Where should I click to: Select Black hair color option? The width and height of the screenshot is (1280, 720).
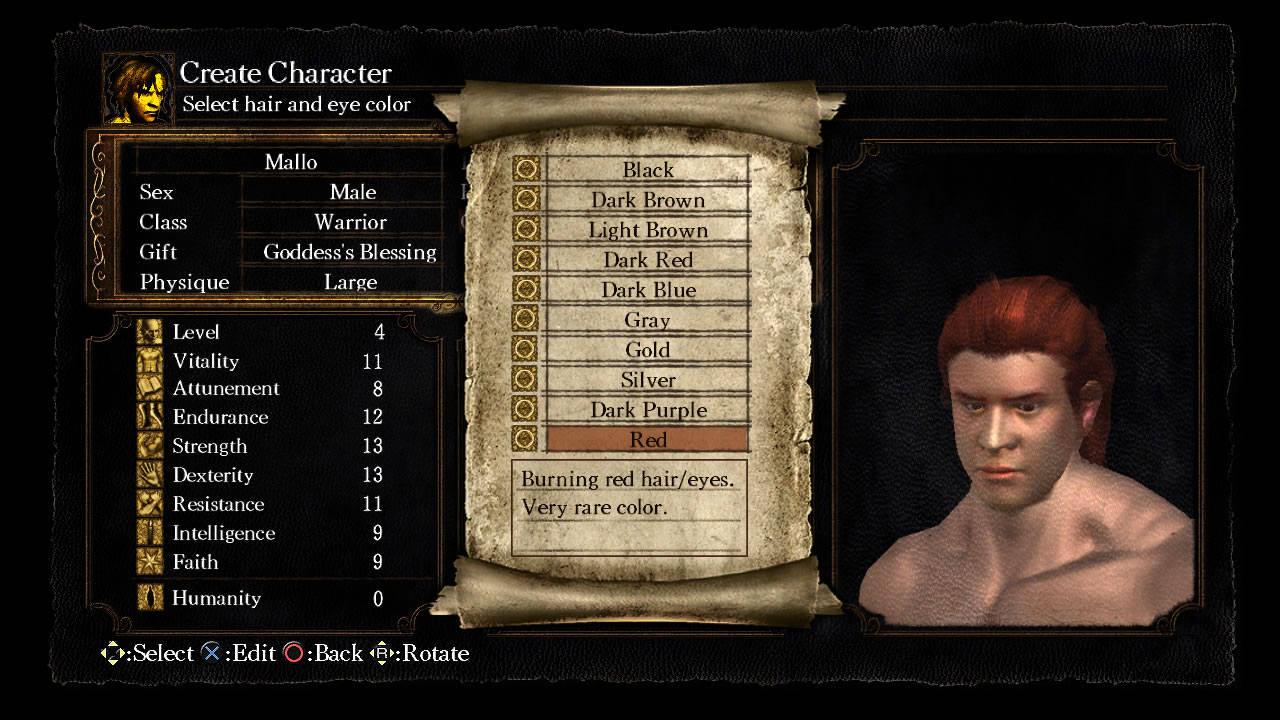click(x=647, y=170)
